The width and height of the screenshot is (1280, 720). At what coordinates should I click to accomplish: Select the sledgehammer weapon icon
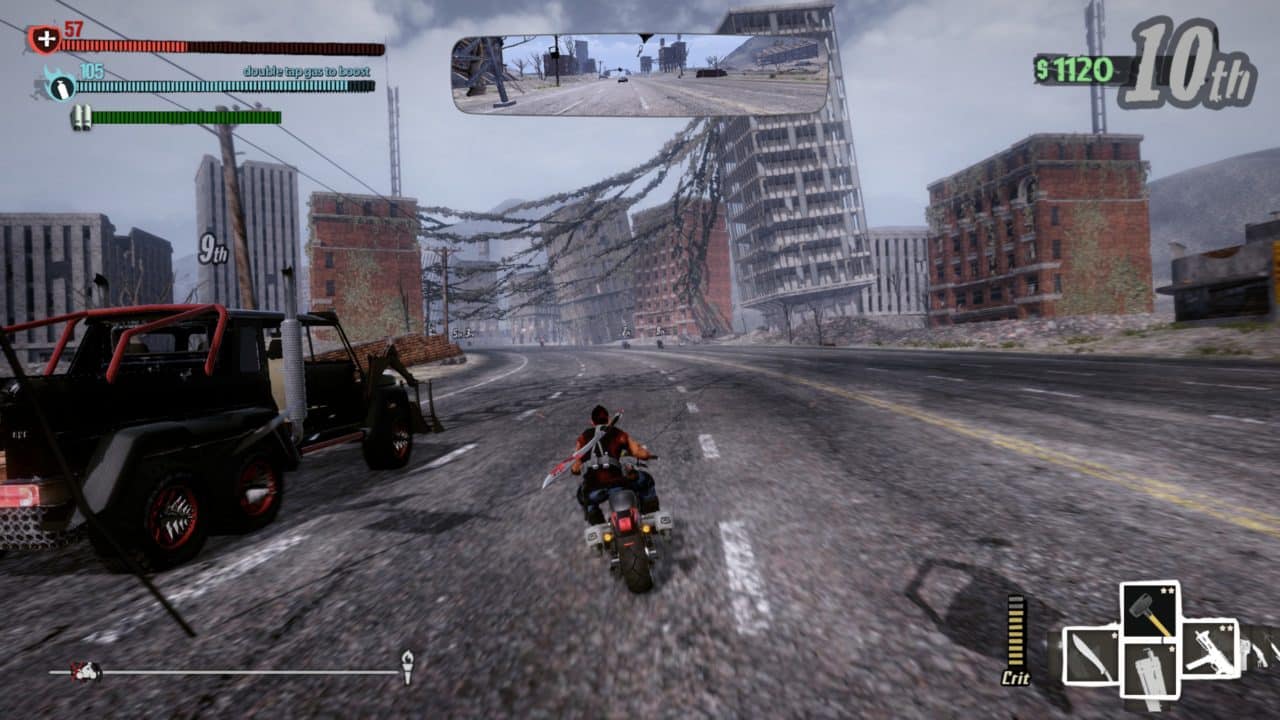click(x=1149, y=608)
